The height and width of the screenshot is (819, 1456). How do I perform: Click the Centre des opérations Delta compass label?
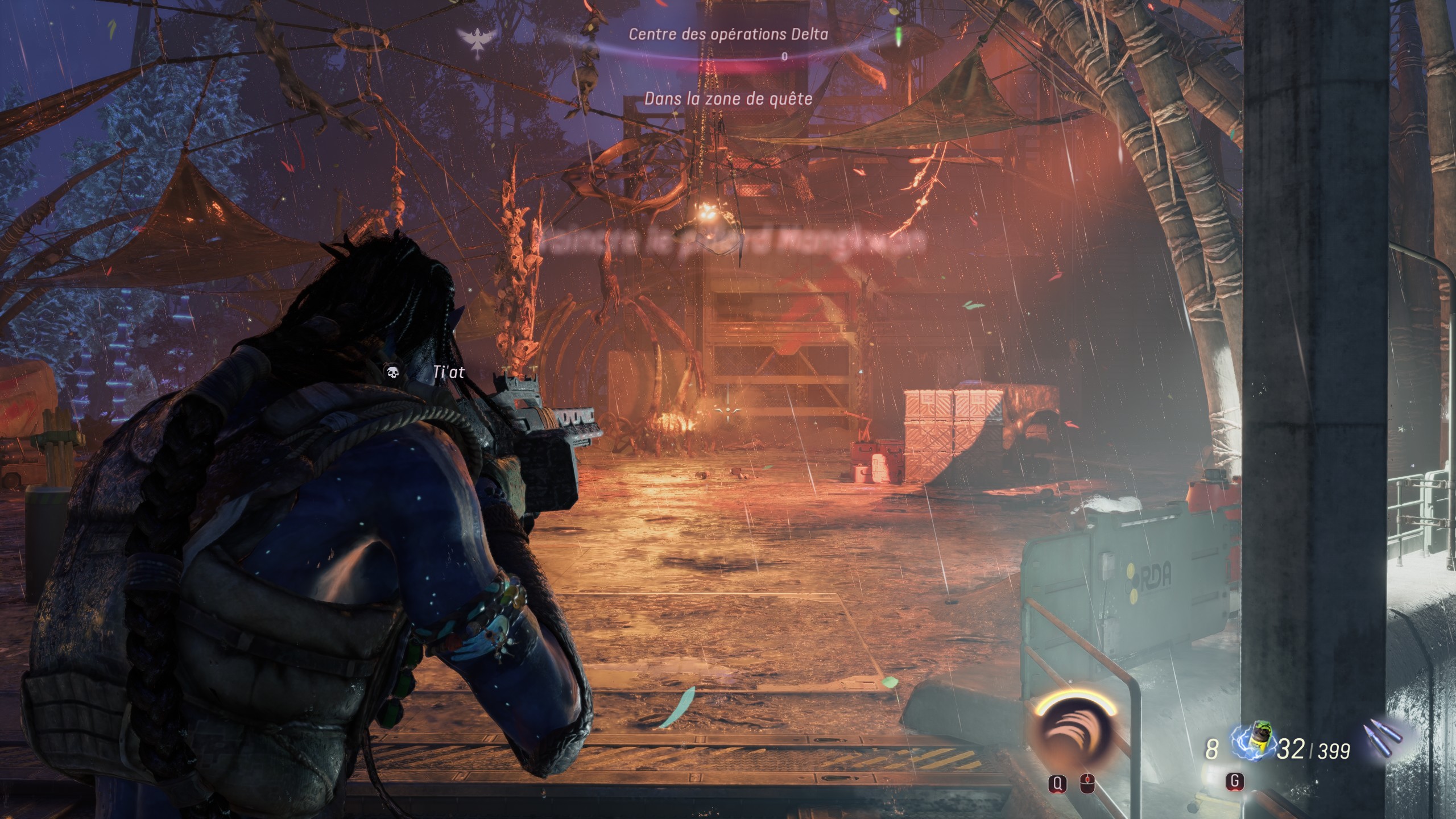pyautogui.click(x=728, y=34)
